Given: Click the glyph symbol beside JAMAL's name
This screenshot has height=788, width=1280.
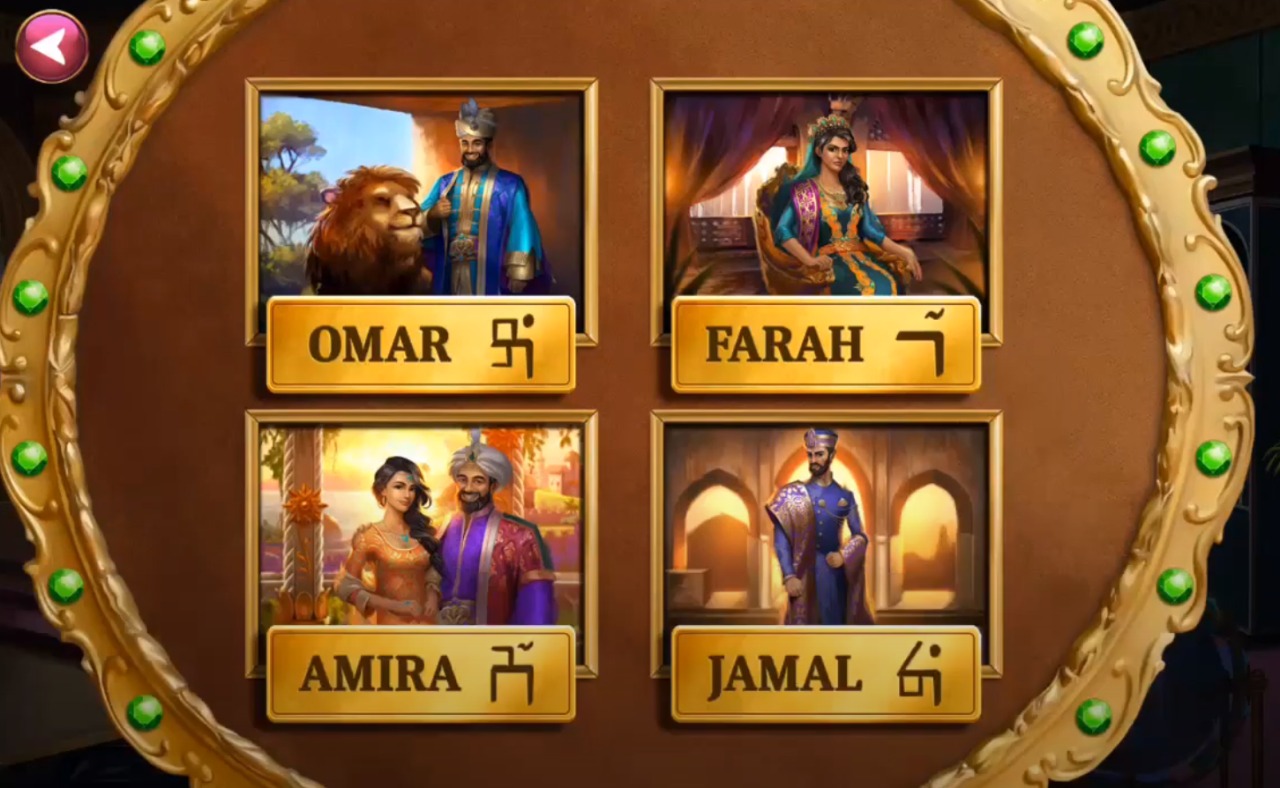Looking at the screenshot, I should click(x=918, y=672).
